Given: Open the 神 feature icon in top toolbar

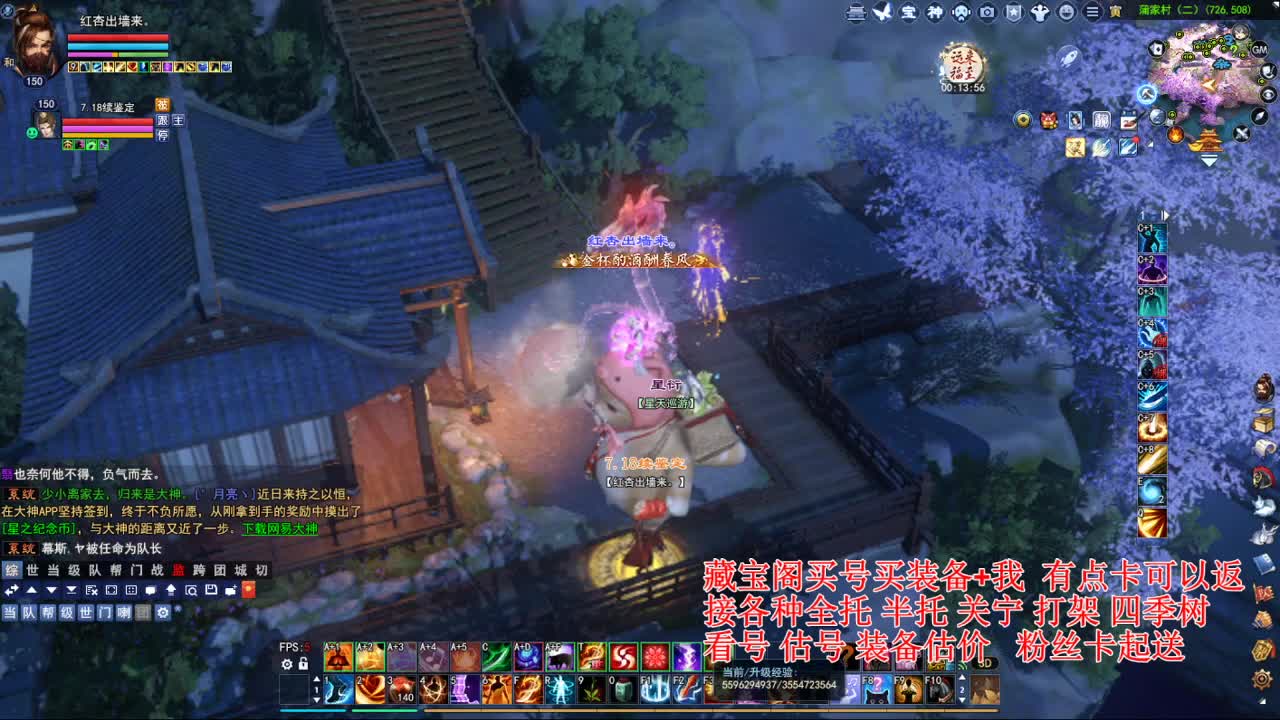Looking at the screenshot, I should 936,12.
